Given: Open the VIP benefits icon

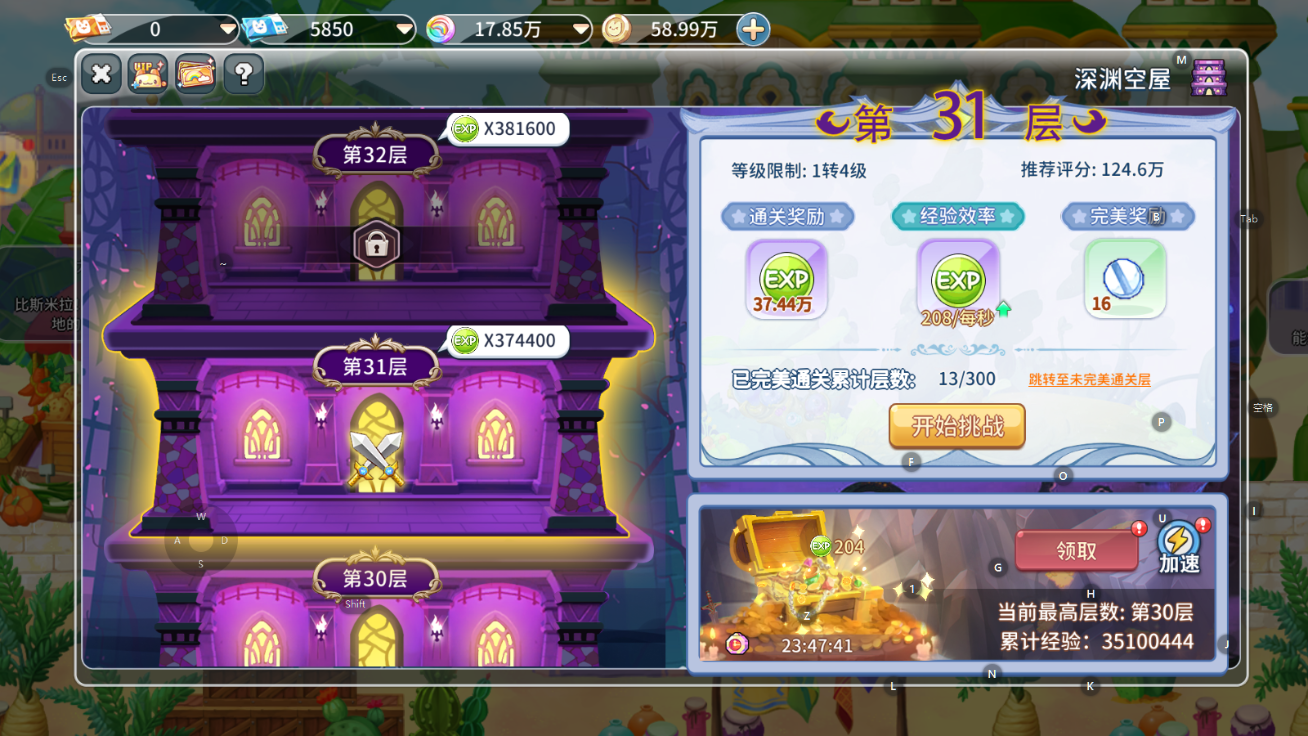Looking at the screenshot, I should click(x=149, y=74).
